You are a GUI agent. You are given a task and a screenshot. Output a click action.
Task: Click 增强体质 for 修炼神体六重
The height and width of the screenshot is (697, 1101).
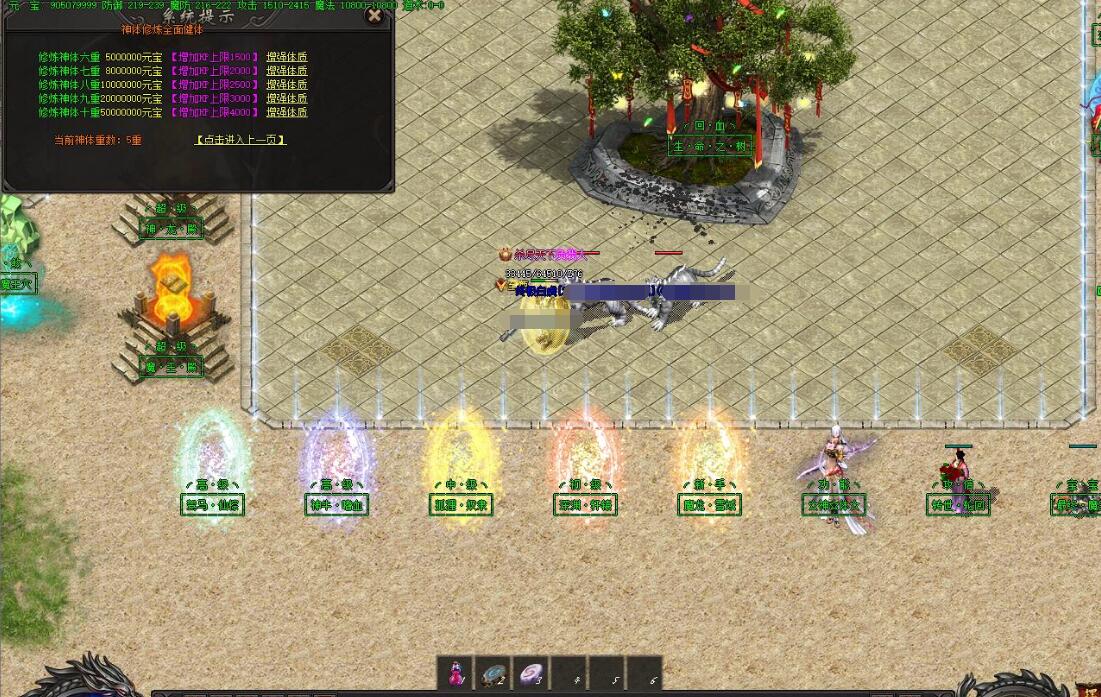(287, 57)
